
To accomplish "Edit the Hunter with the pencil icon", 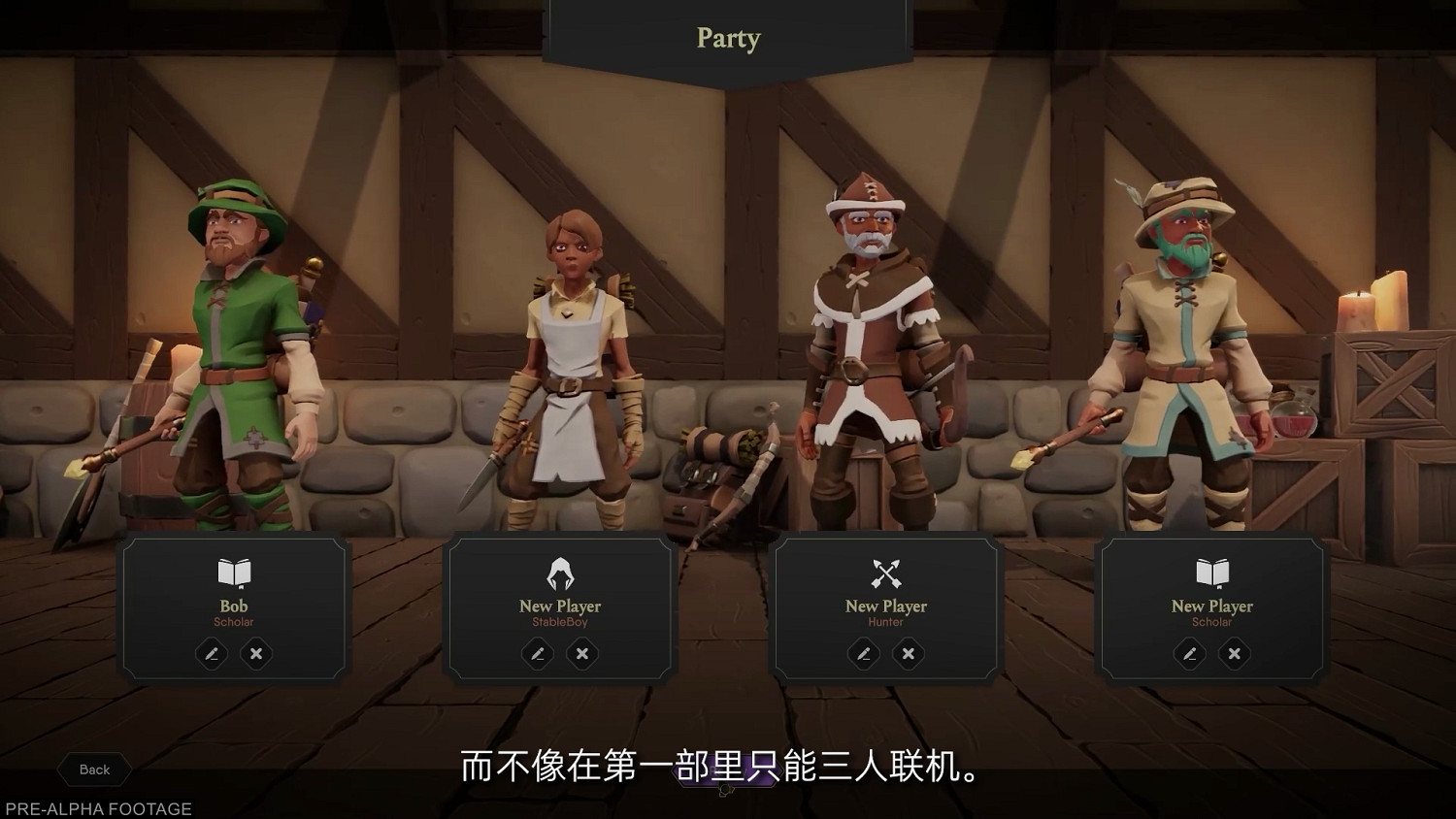I will point(864,654).
